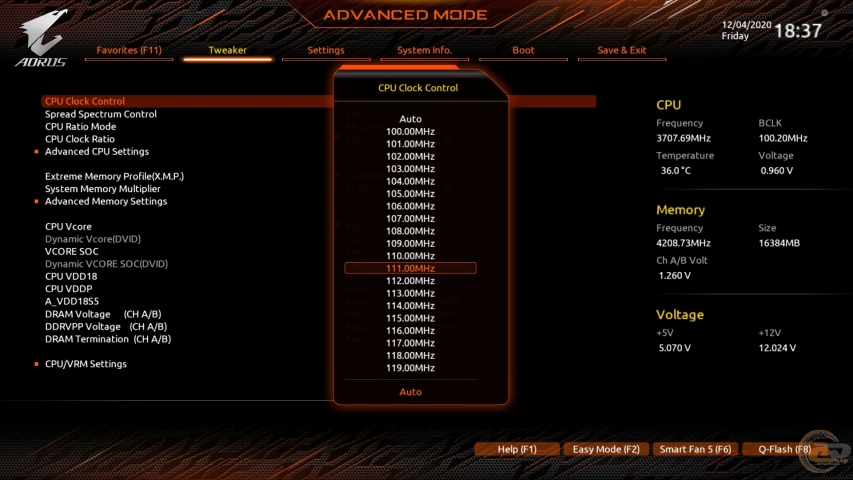Open the Boot tab
The image size is (853, 480).
[x=523, y=50]
